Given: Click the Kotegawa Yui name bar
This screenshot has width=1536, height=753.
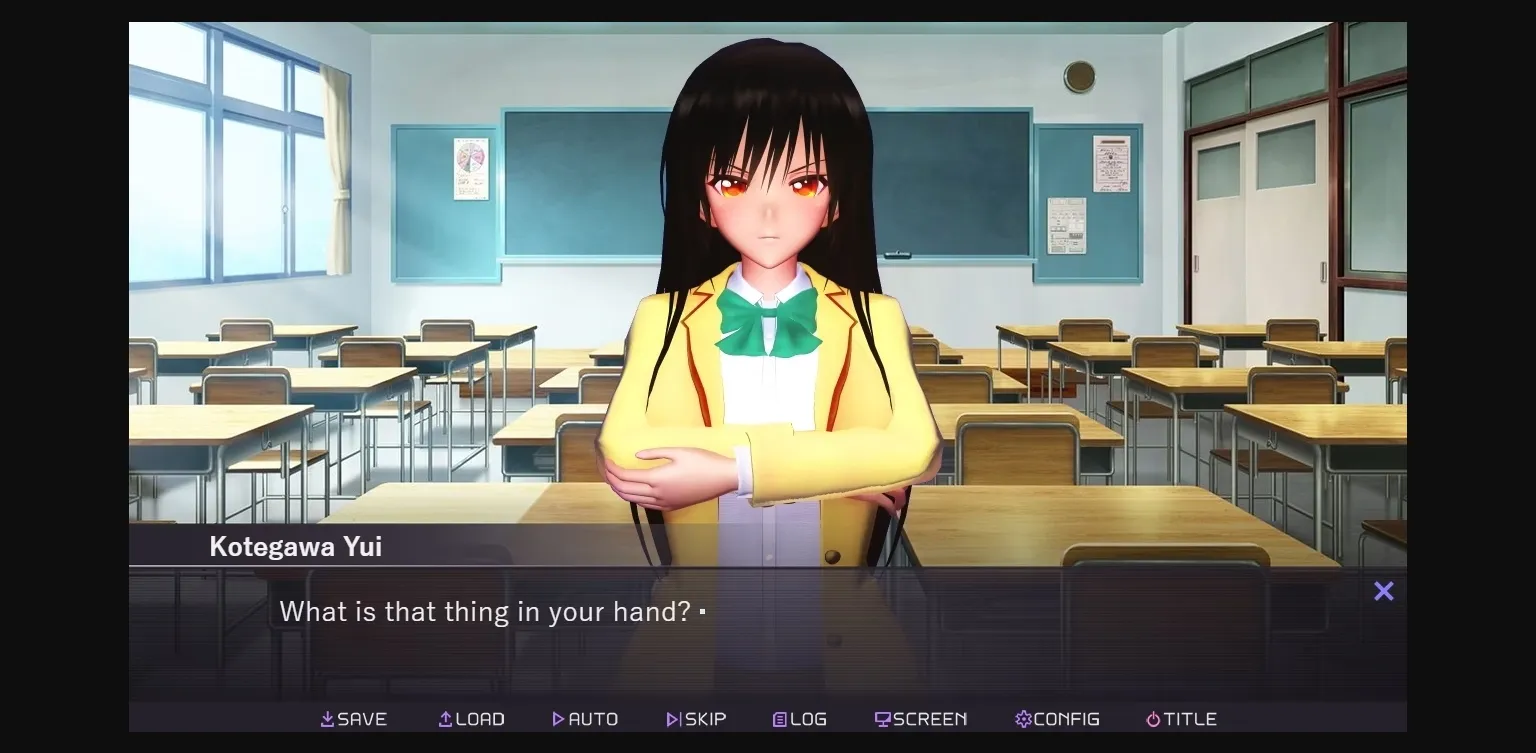Looking at the screenshot, I should point(295,546).
